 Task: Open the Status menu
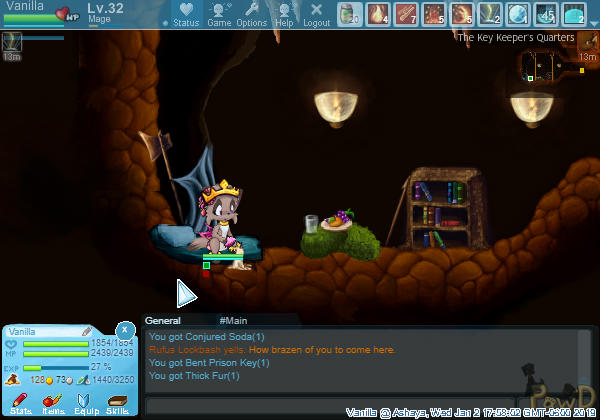[x=186, y=14]
